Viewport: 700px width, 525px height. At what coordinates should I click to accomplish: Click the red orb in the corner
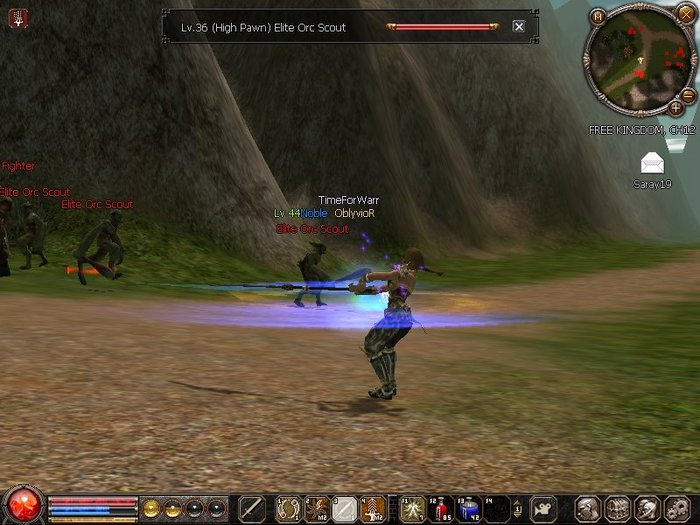[x=22, y=504]
